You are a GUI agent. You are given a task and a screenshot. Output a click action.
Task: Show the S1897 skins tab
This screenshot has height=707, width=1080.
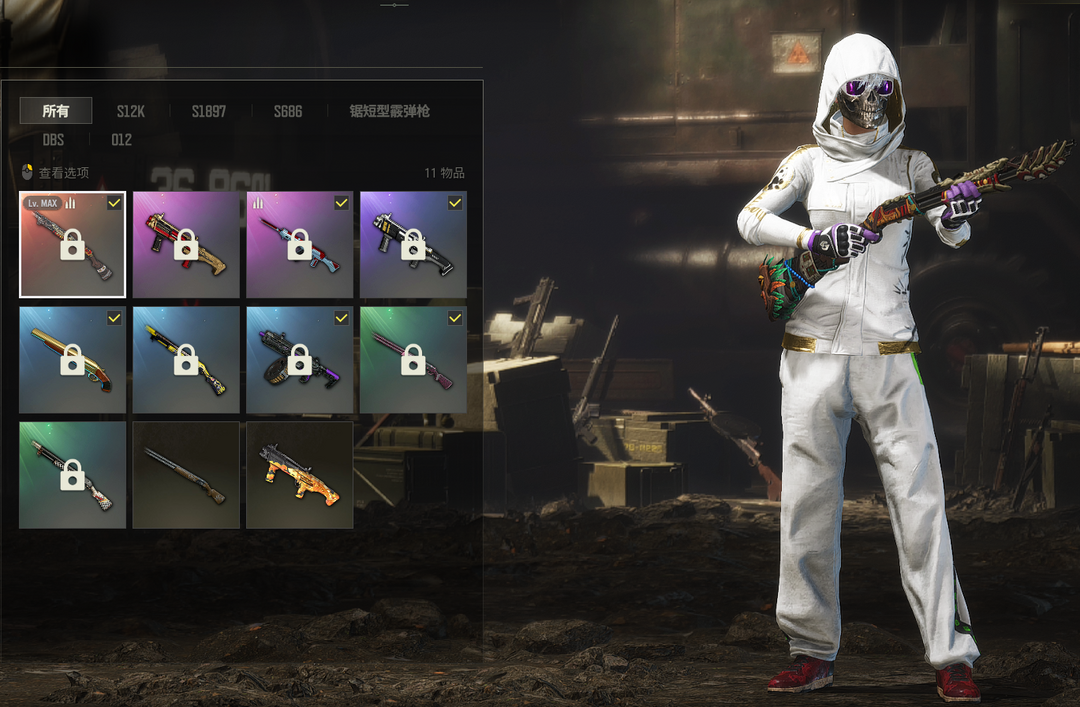coord(209,111)
